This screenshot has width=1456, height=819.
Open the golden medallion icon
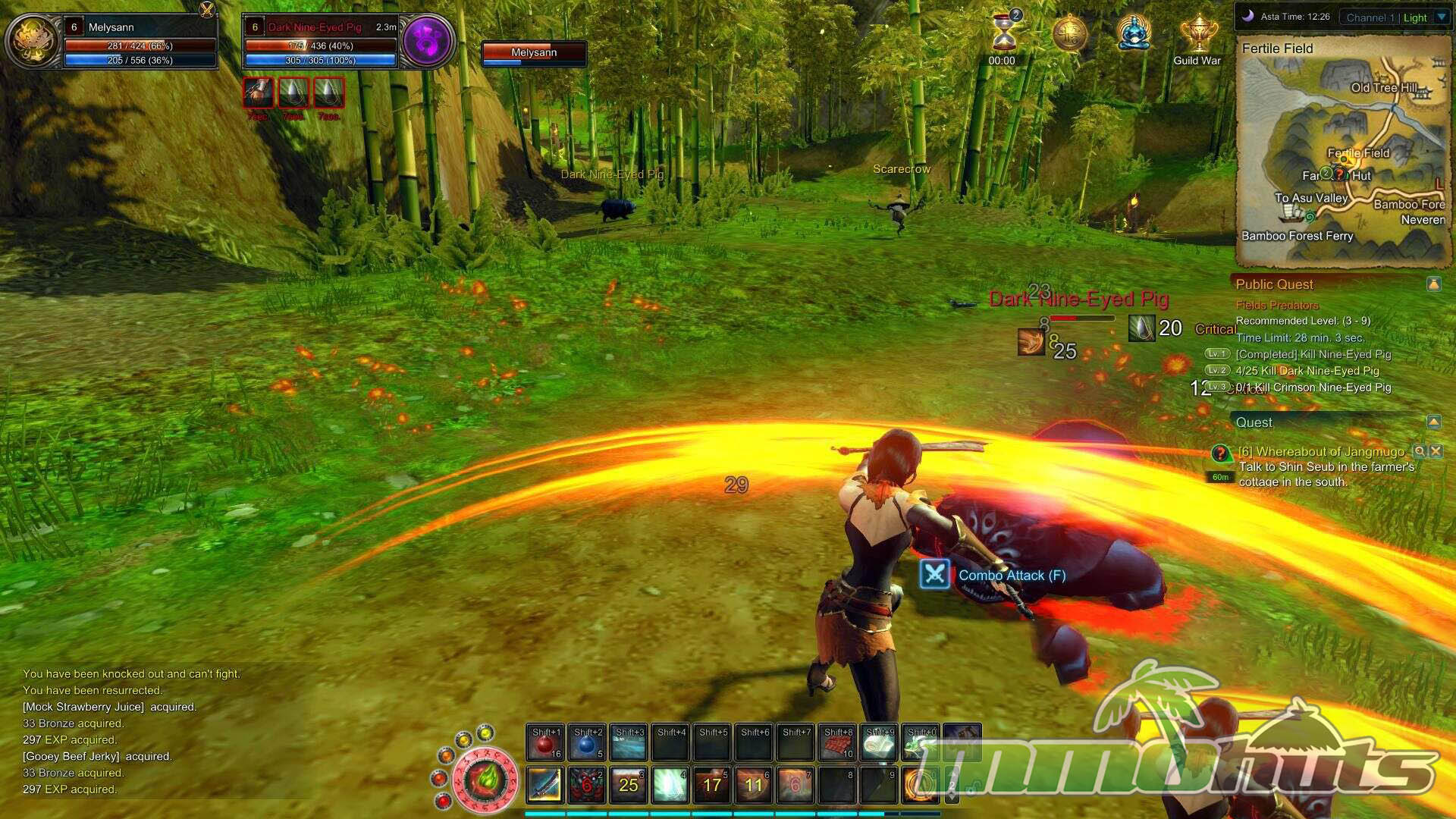(x=1070, y=34)
